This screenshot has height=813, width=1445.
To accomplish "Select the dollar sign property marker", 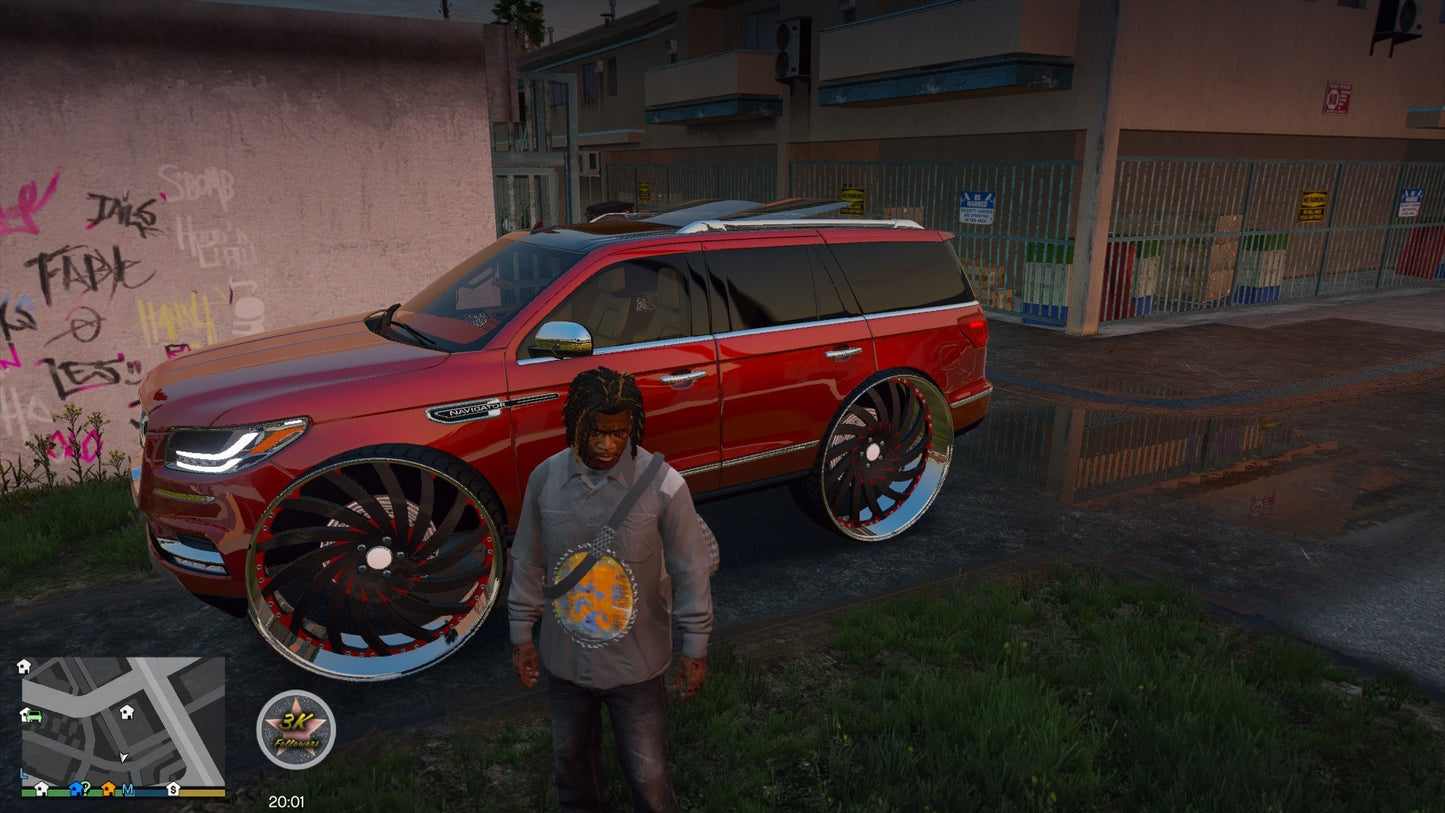I will point(173,788).
